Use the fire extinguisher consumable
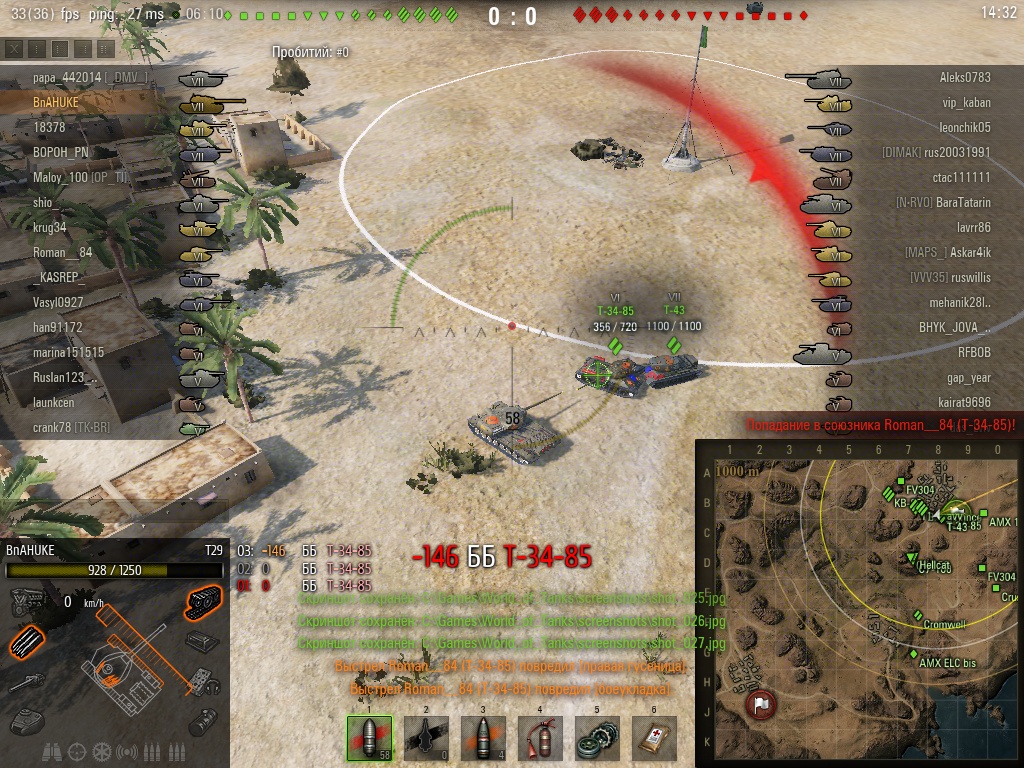 540,739
